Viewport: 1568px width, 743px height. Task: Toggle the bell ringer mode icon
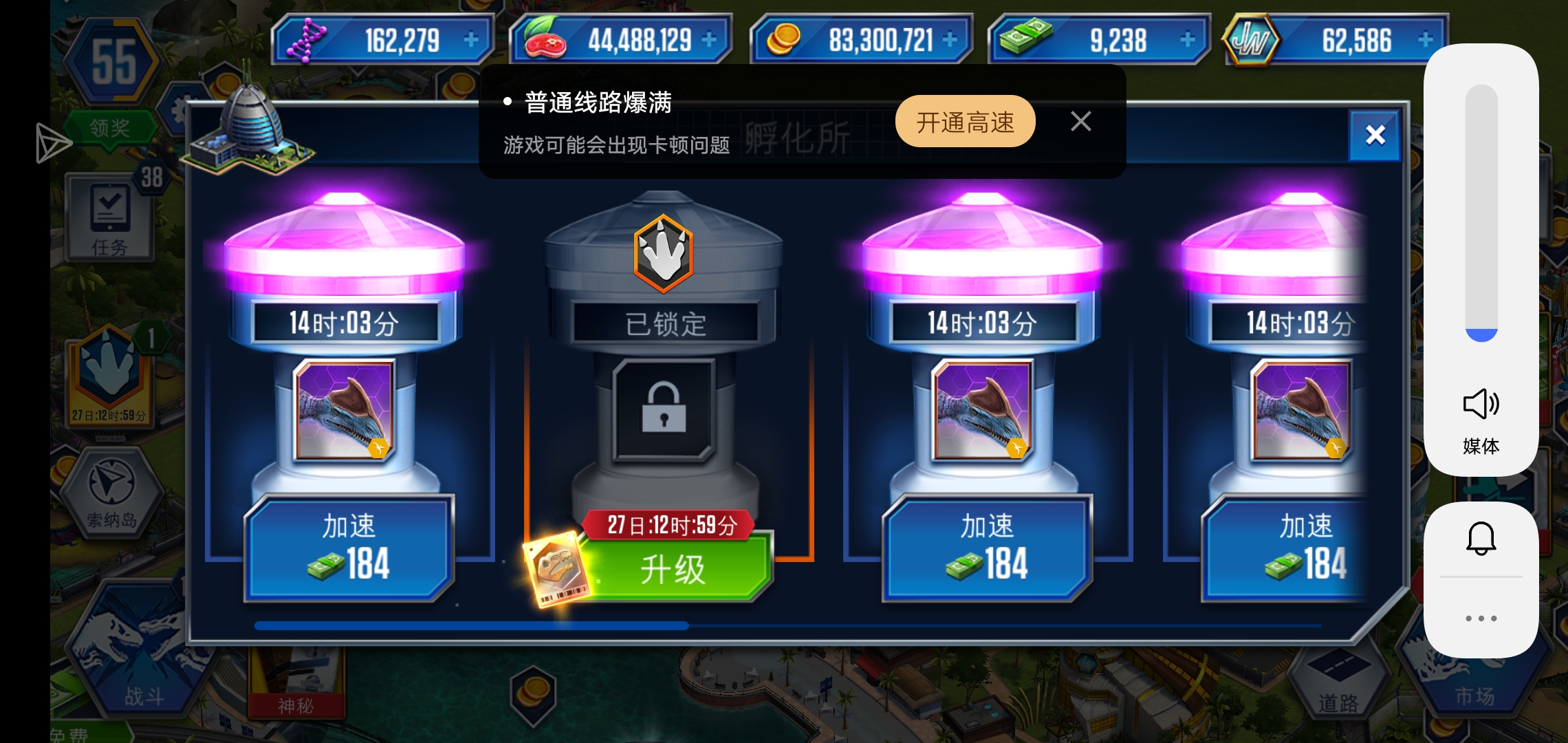point(1481,538)
